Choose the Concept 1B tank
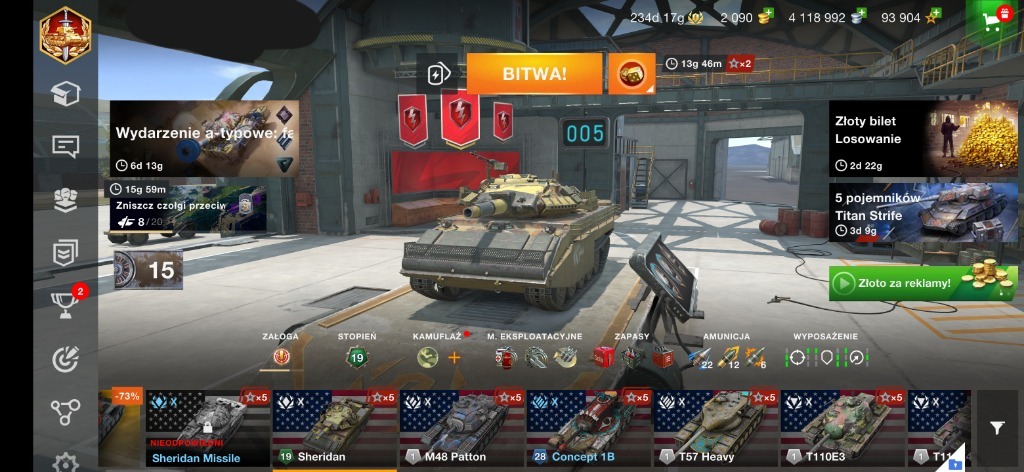The width and height of the screenshot is (1024, 472). [589, 428]
